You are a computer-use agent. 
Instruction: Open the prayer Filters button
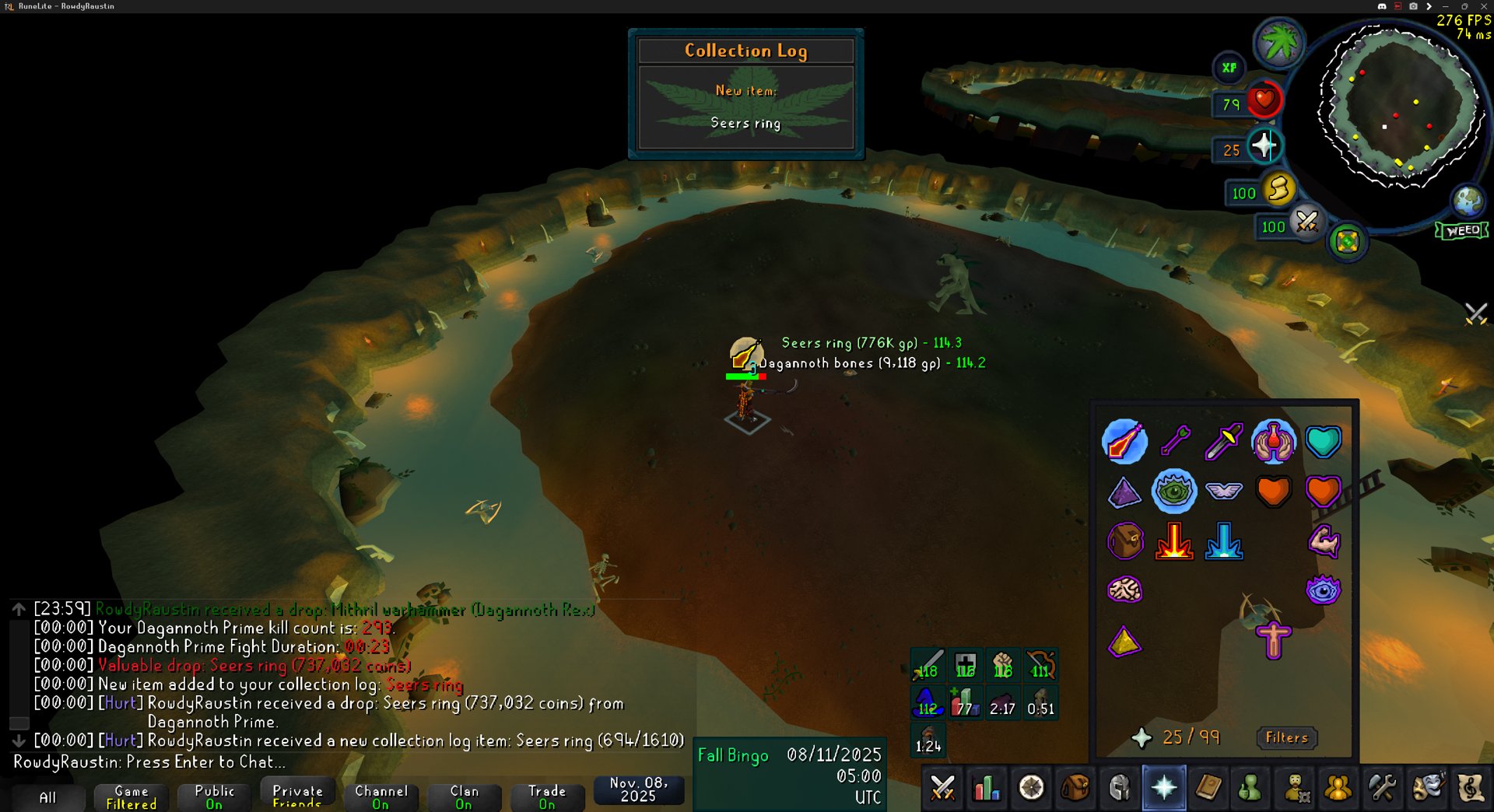(x=1286, y=737)
